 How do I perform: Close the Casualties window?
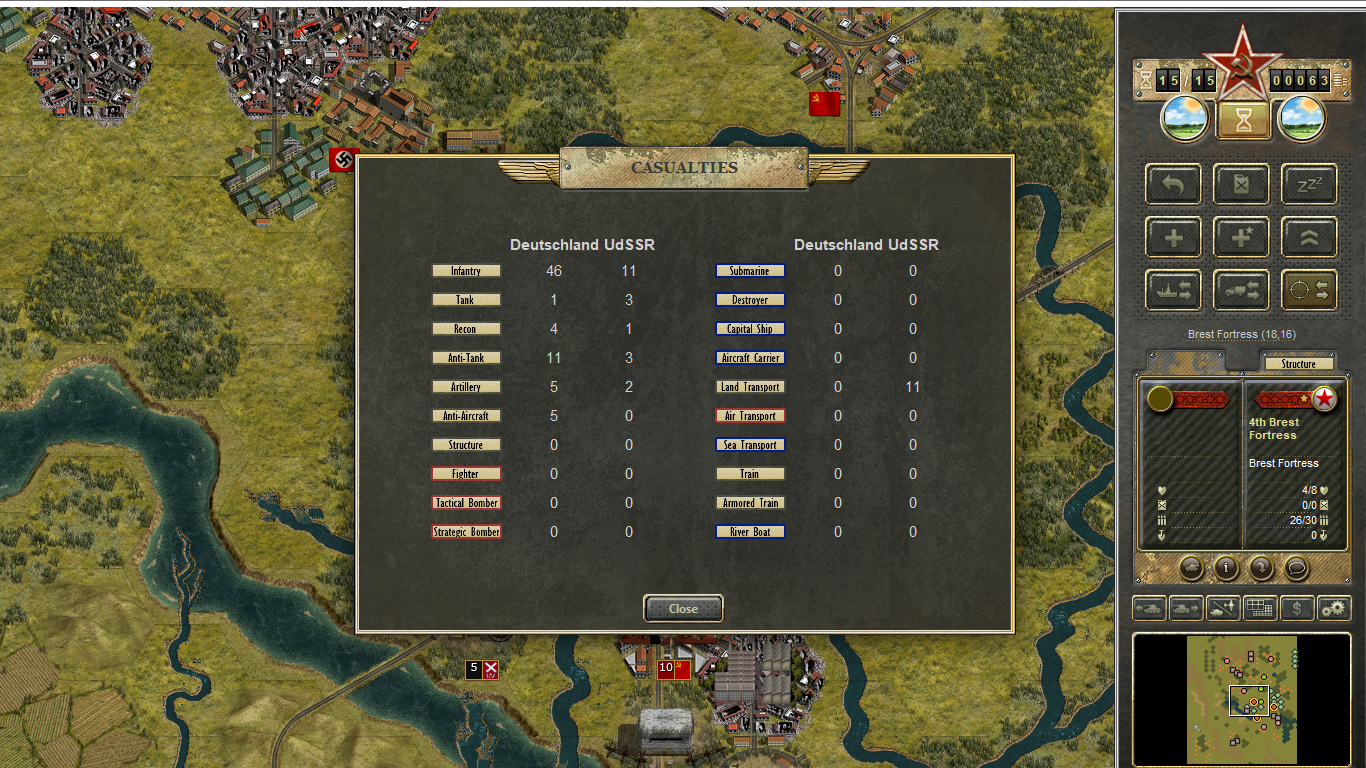coord(683,608)
